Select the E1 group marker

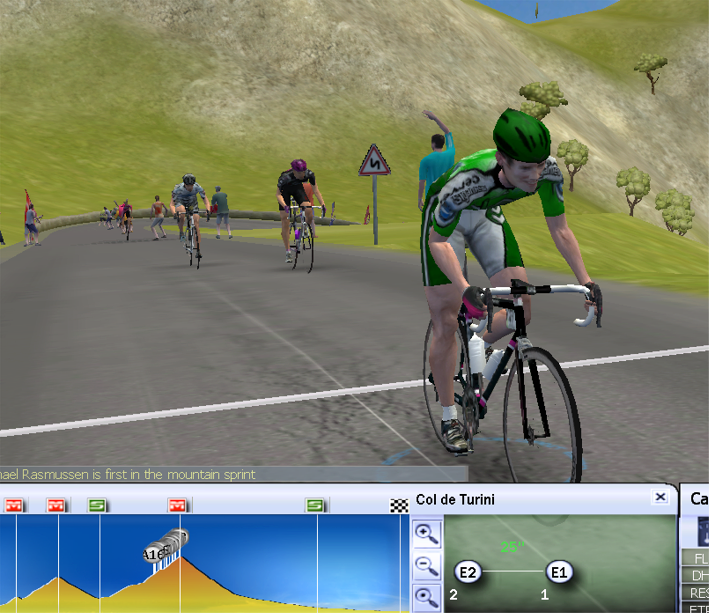(559, 572)
